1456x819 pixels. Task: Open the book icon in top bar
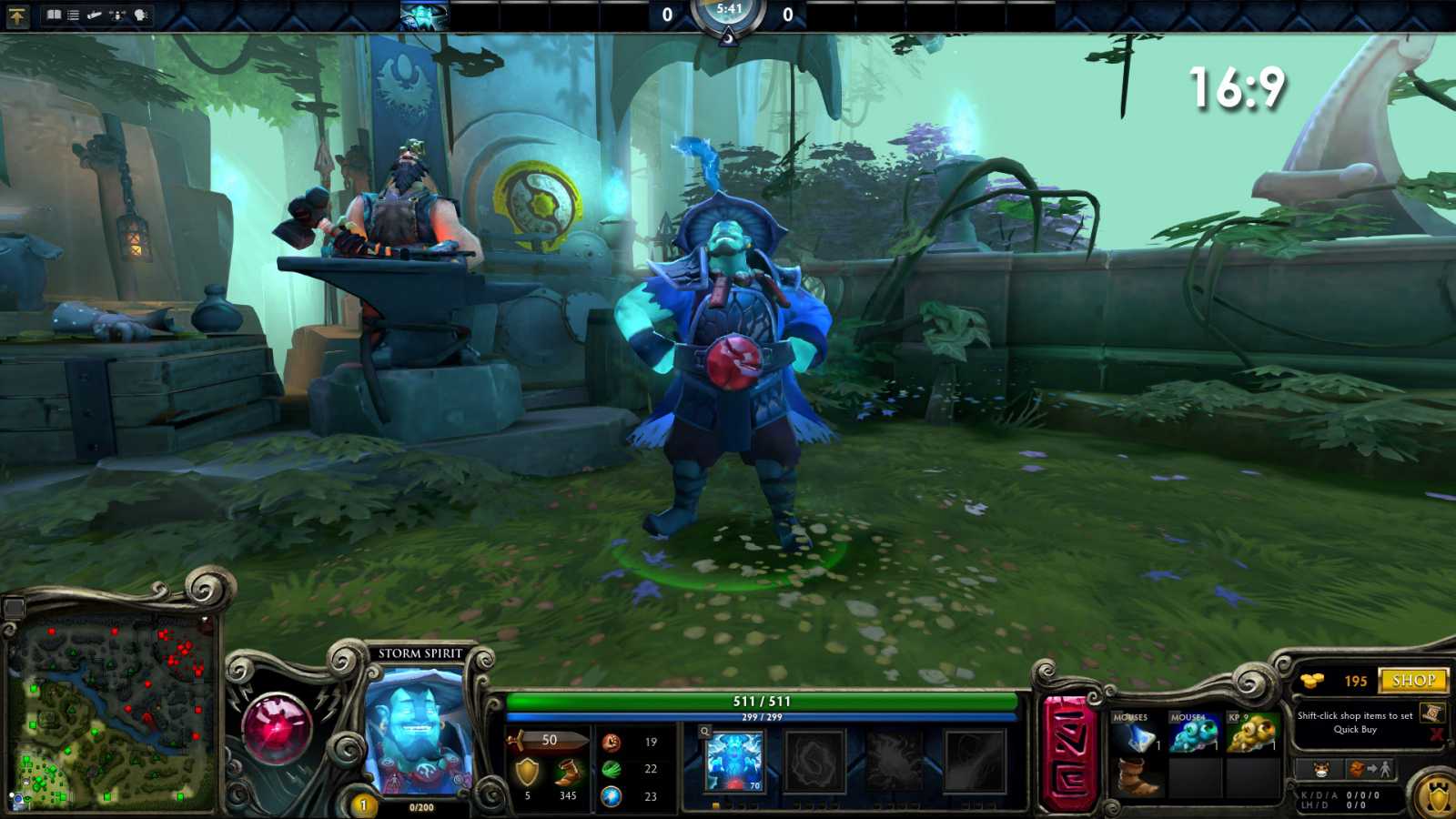pyautogui.click(x=54, y=15)
